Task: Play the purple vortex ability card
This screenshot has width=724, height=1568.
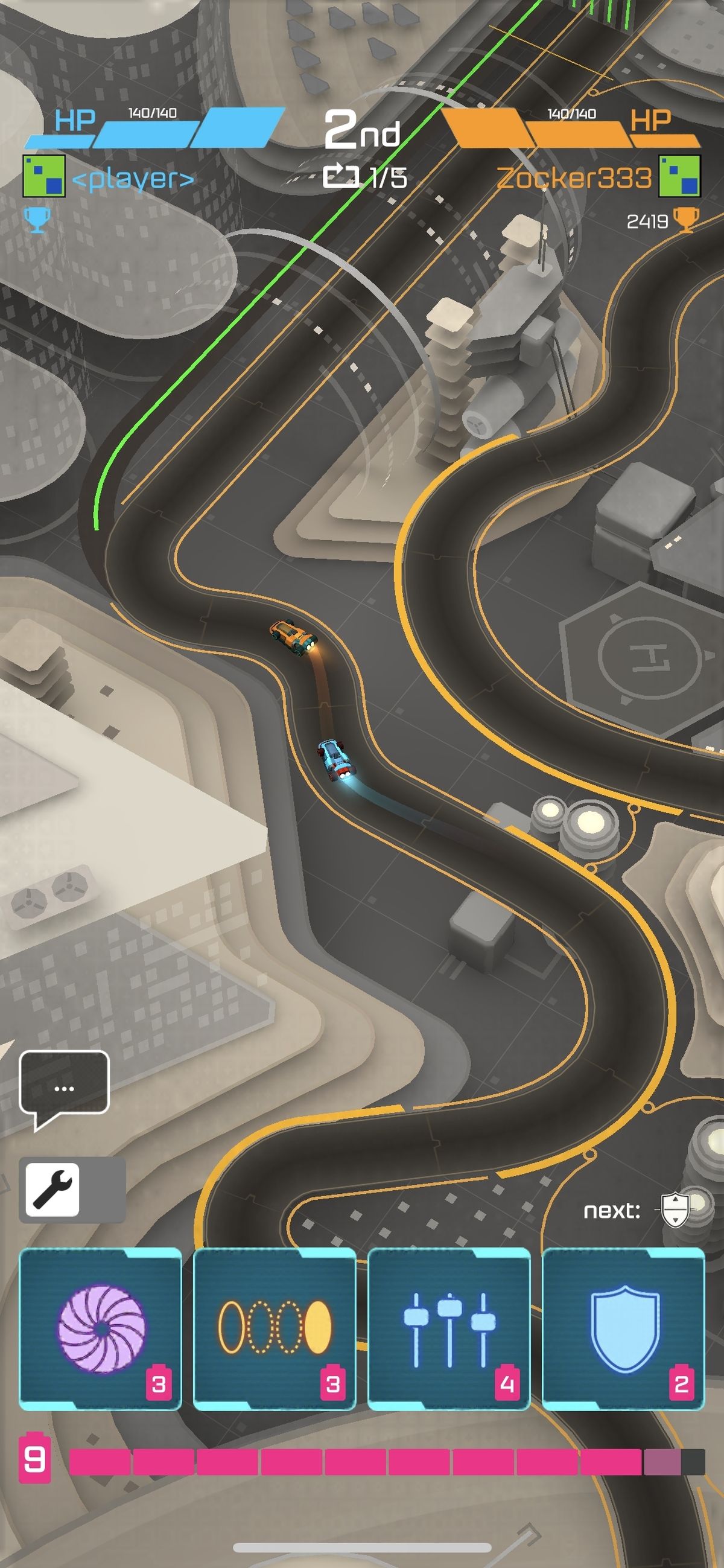Action: coord(100,1328)
